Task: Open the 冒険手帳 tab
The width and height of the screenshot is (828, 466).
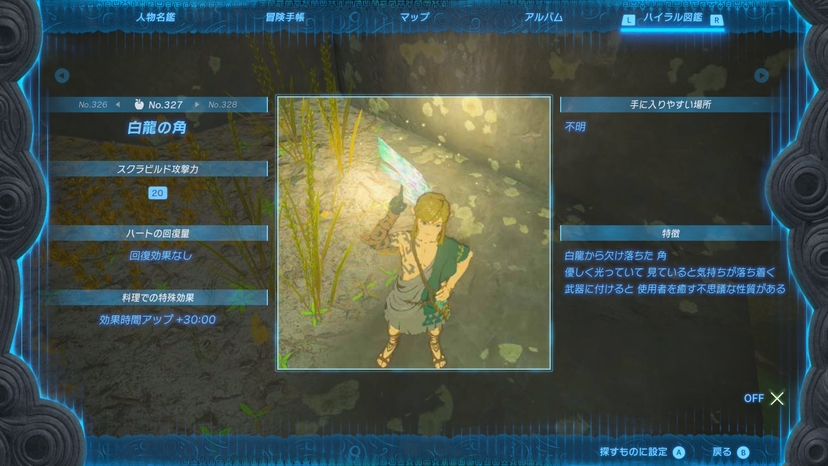Action: (x=284, y=17)
